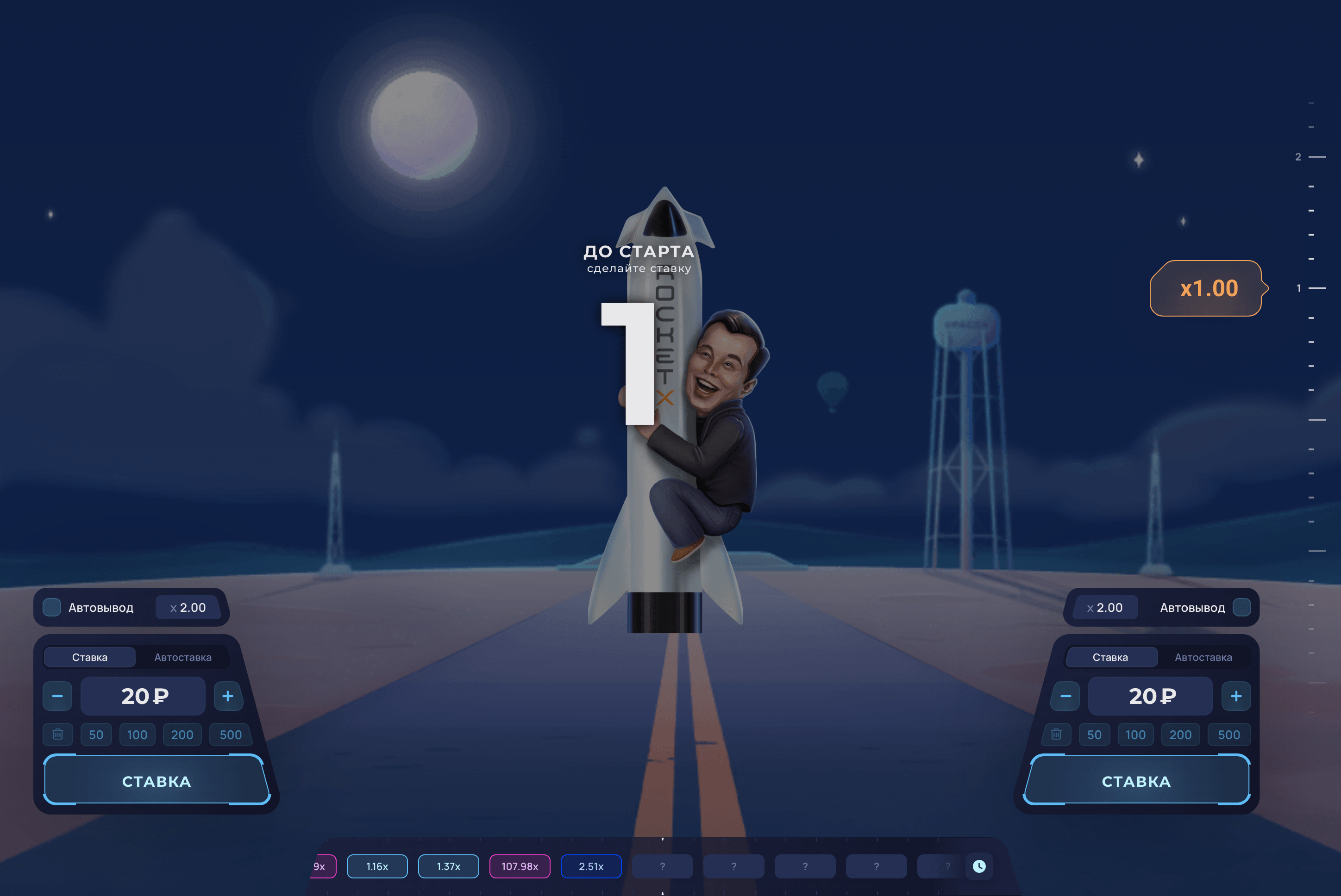This screenshot has width=1341, height=896.
Task: Set the 200 quick bet in the left panel
Action: 182,735
